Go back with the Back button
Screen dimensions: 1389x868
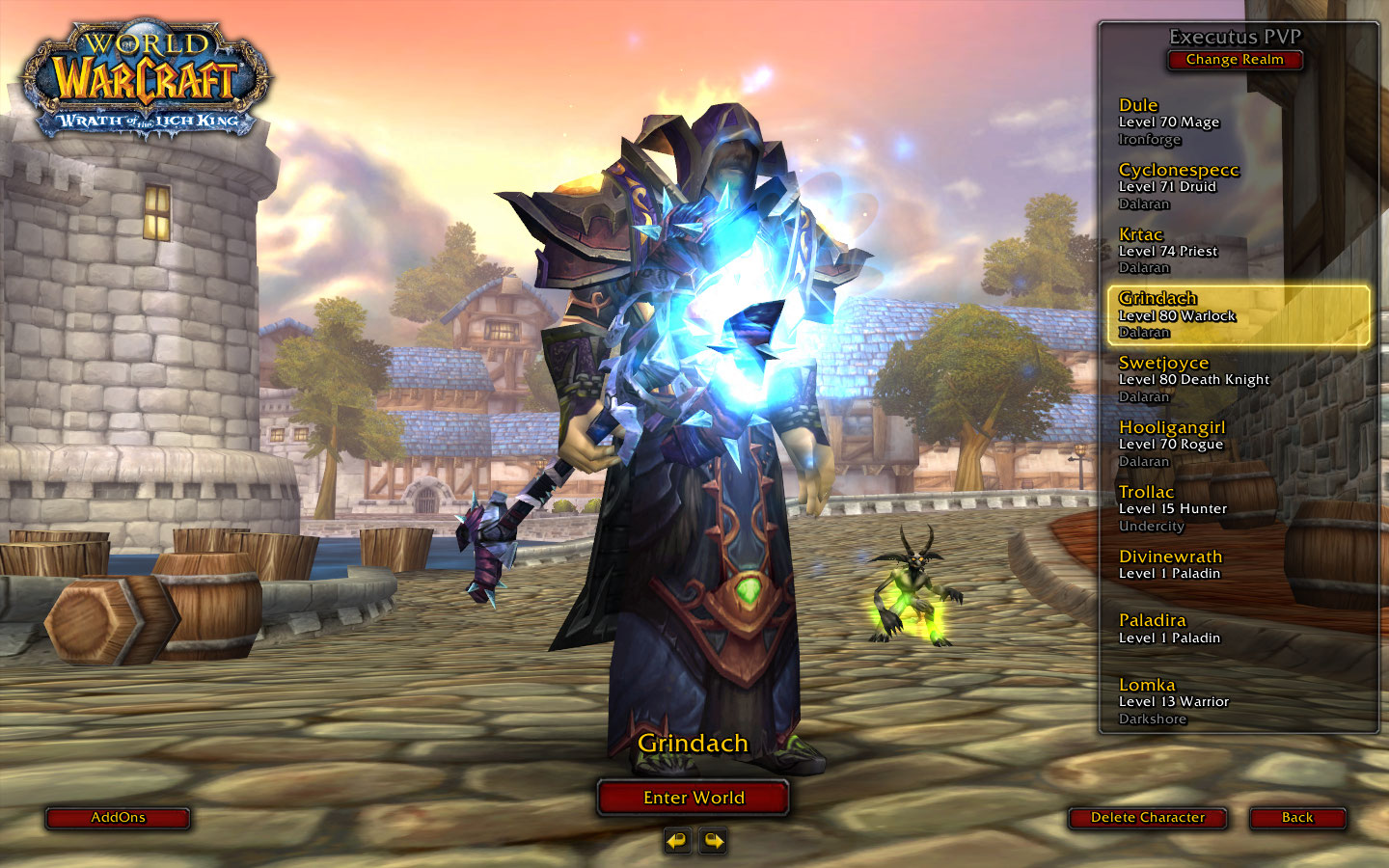click(x=1297, y=818)
